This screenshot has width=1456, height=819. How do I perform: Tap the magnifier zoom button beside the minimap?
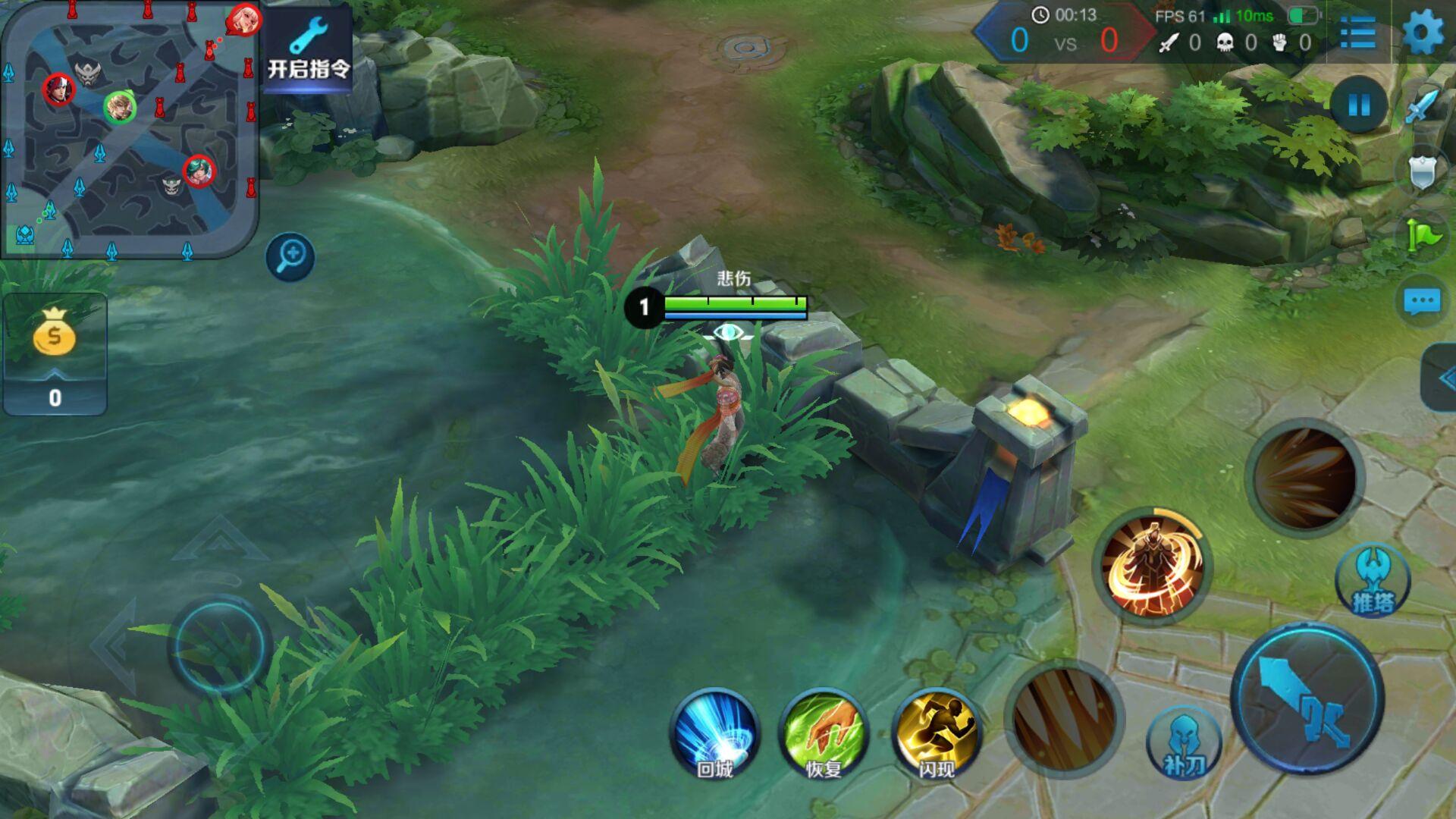(x=290, y=256)
